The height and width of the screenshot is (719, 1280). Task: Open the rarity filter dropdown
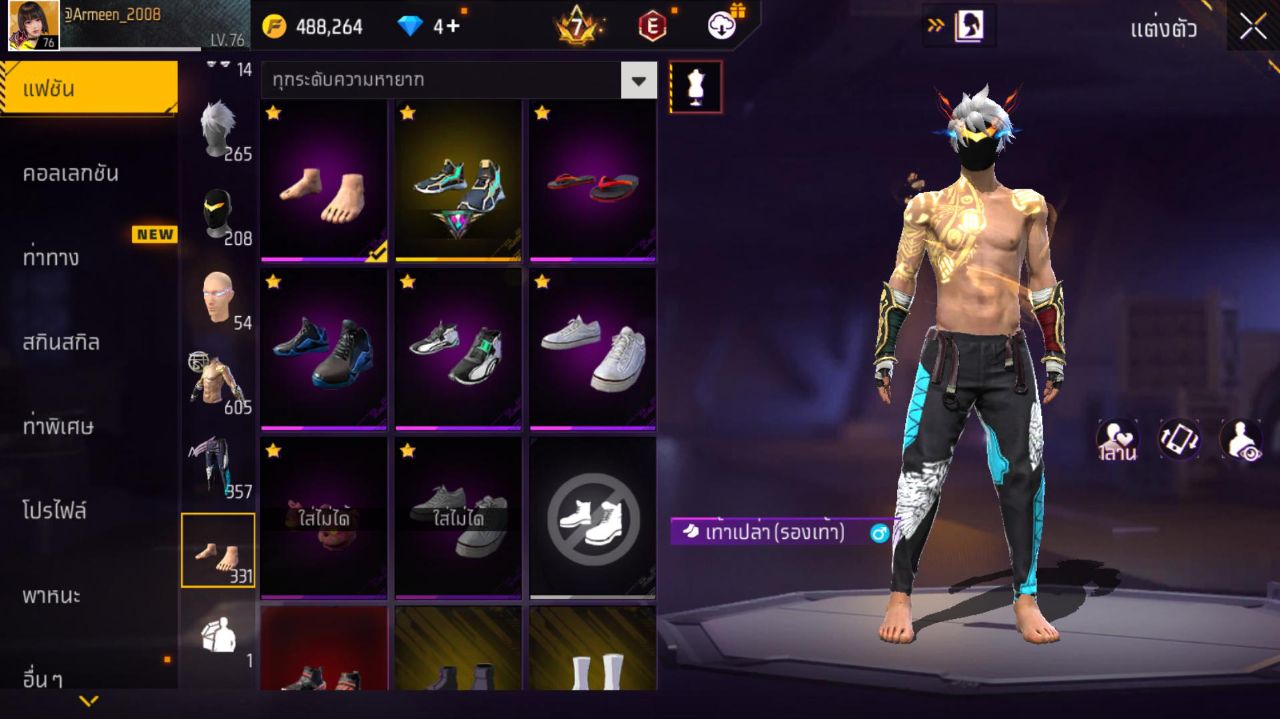pyautogui.click(x=638, y=80)
